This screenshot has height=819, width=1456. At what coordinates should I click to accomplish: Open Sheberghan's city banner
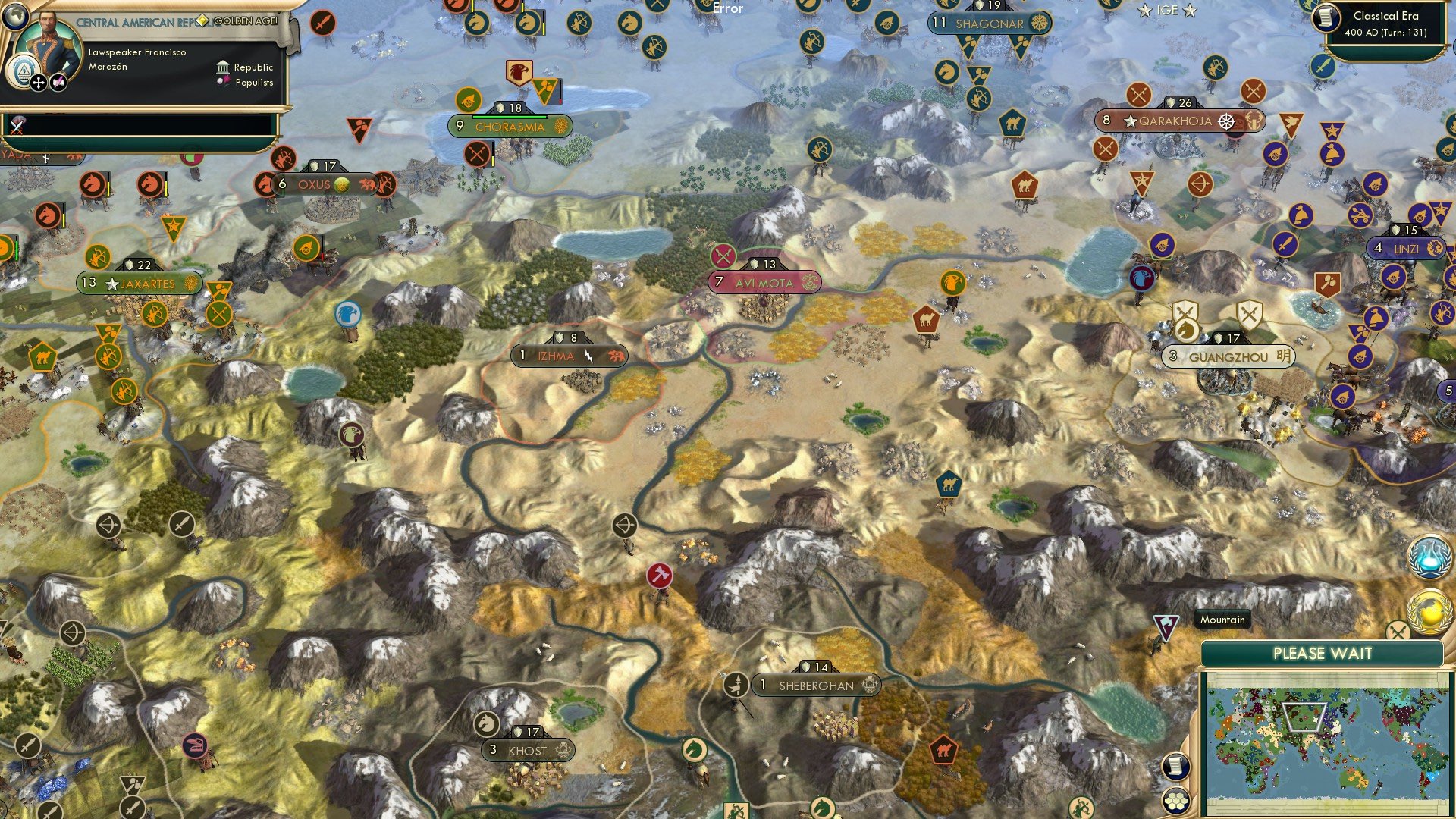[817, 685]
